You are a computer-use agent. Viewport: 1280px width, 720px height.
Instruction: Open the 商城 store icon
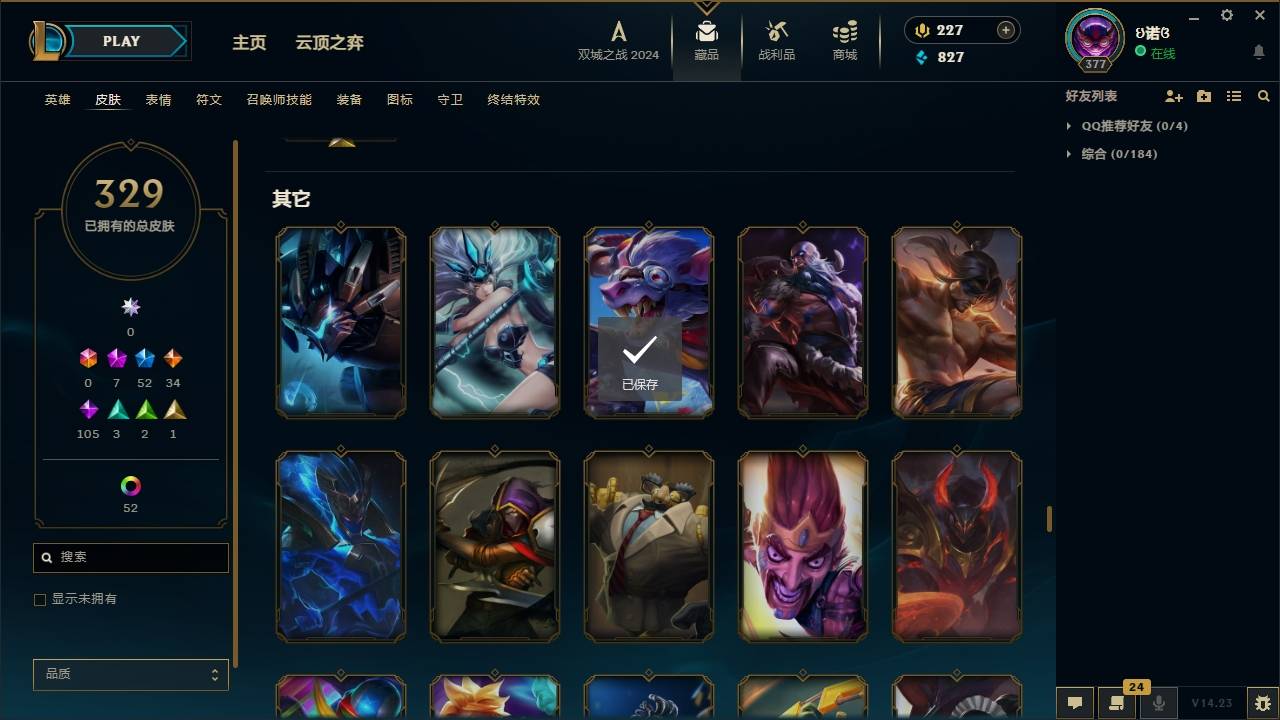coord(843,40)
